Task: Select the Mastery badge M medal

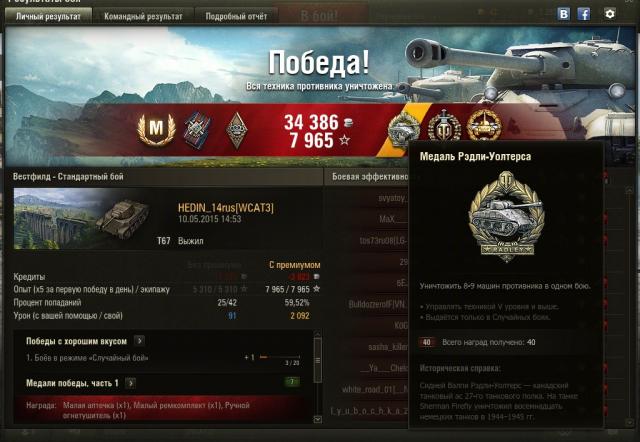Action: coord(155,126)
